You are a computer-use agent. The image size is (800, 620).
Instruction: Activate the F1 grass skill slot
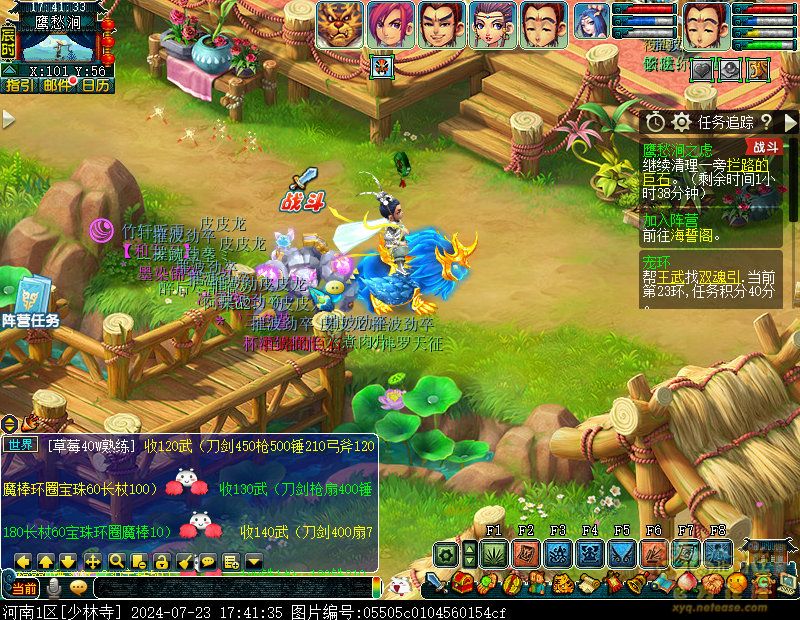[494, 553]
